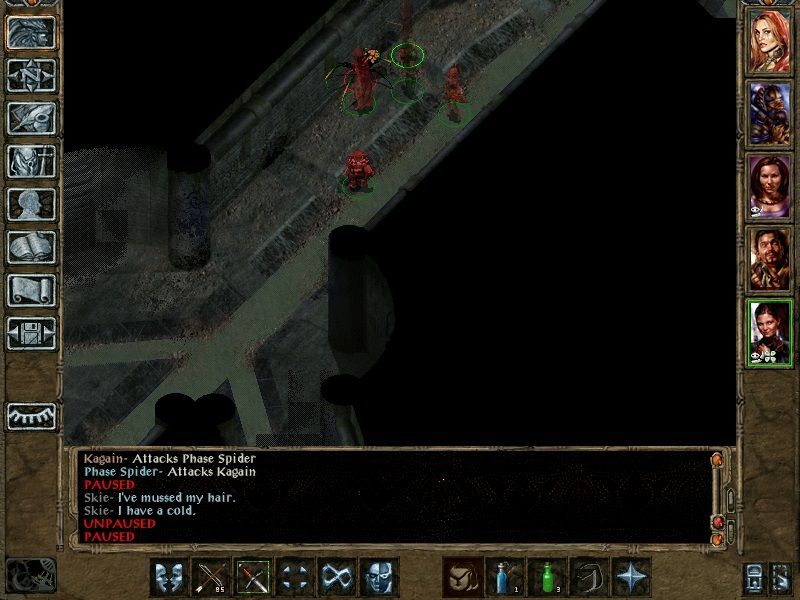Open the inventory screen from the sidebar

pos(31,161)
